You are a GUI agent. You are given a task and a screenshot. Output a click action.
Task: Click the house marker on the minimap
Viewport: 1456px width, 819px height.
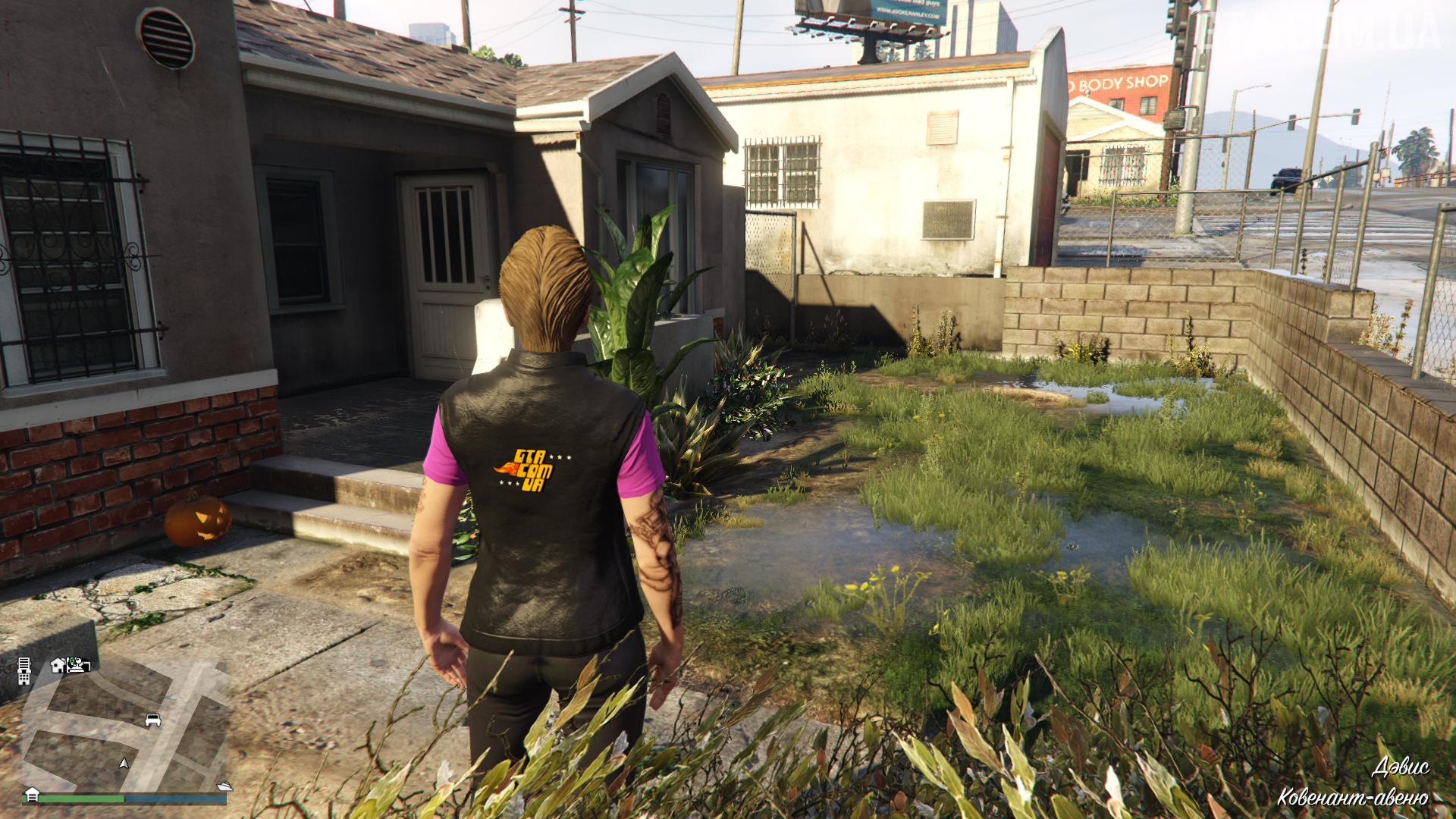tap(58, 666)
